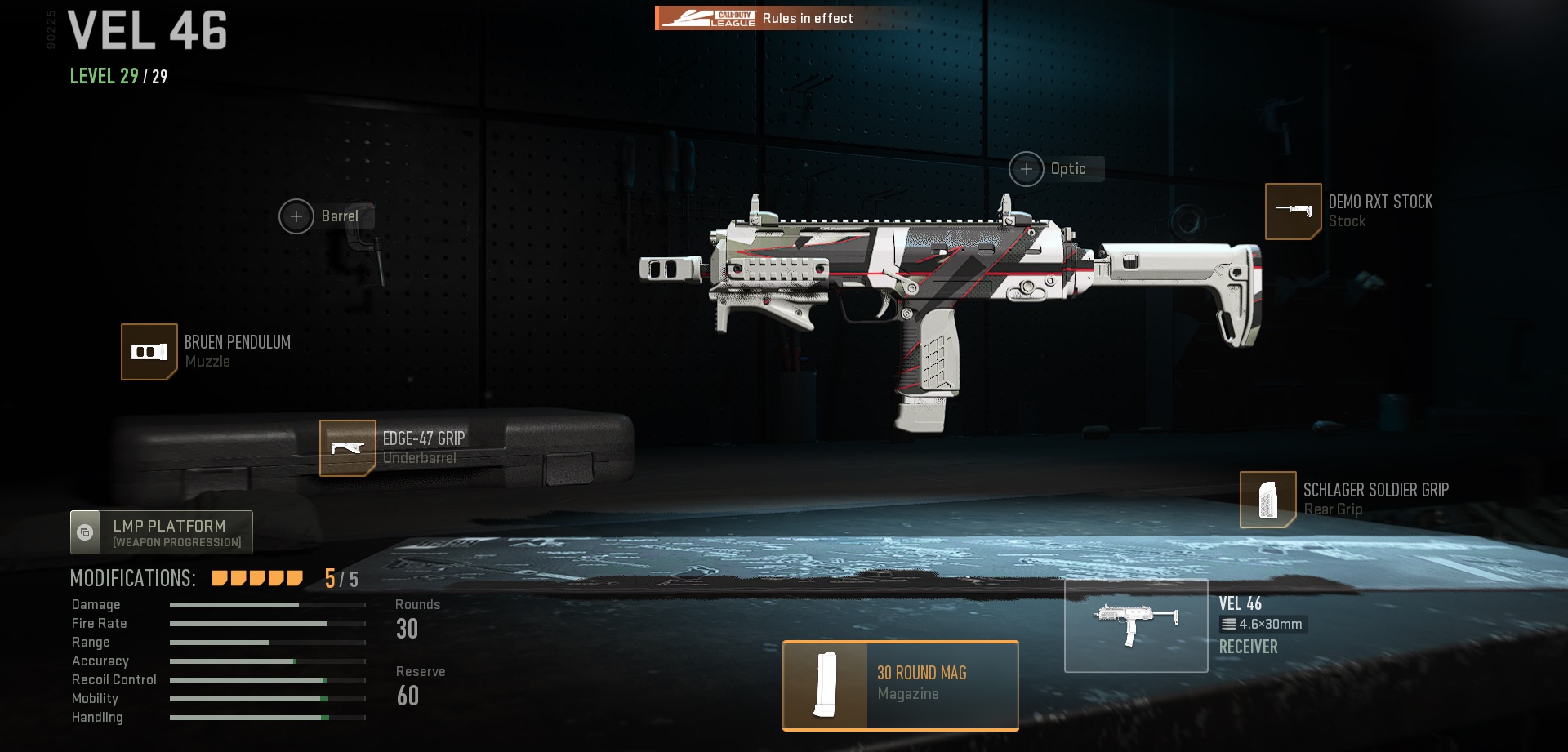Add an attachment to the empty Optic slot

1027,169
